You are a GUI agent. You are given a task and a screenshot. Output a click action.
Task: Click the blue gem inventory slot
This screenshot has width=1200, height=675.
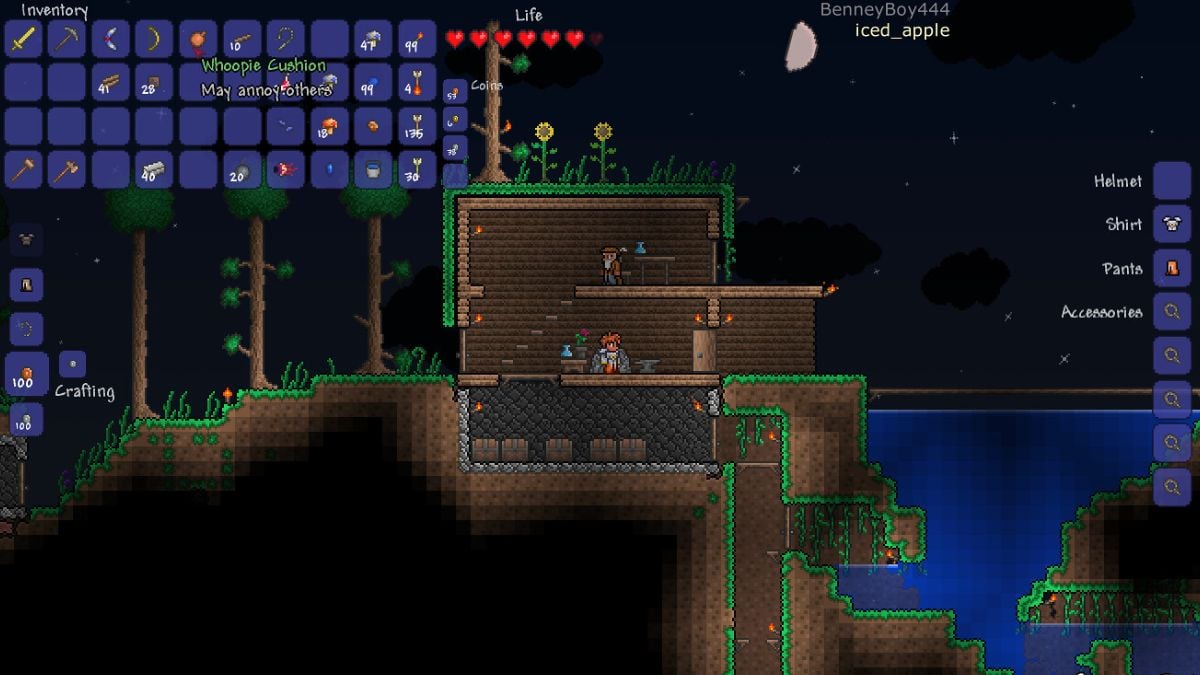tap(329, 170)
